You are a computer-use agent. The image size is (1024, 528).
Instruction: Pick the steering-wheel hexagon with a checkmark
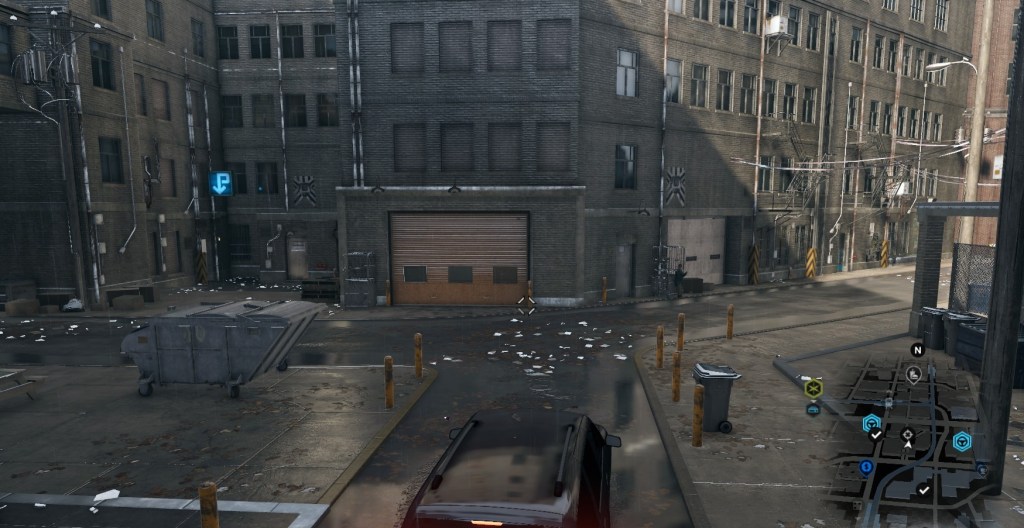872,424
